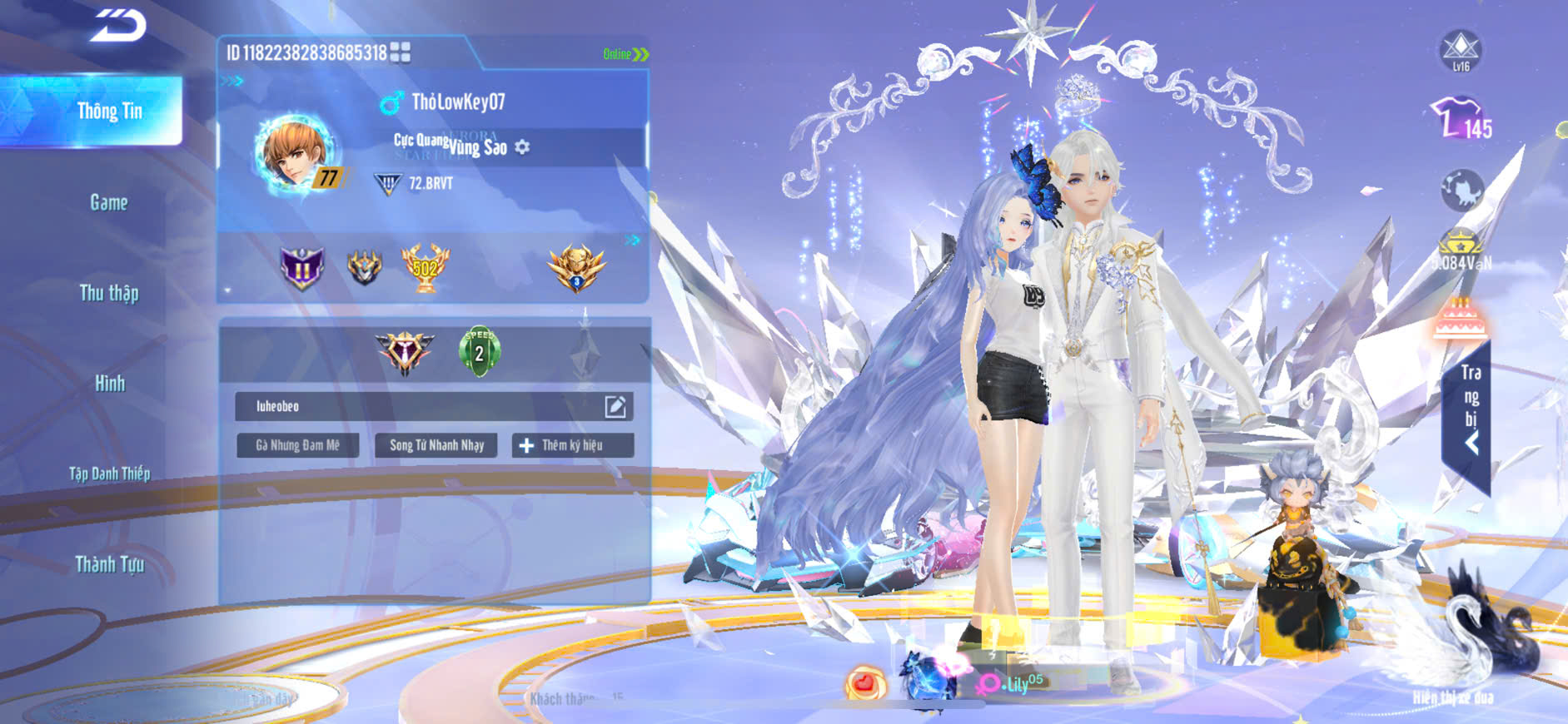Click the QR code icon beside the ID

click(401, 53)
